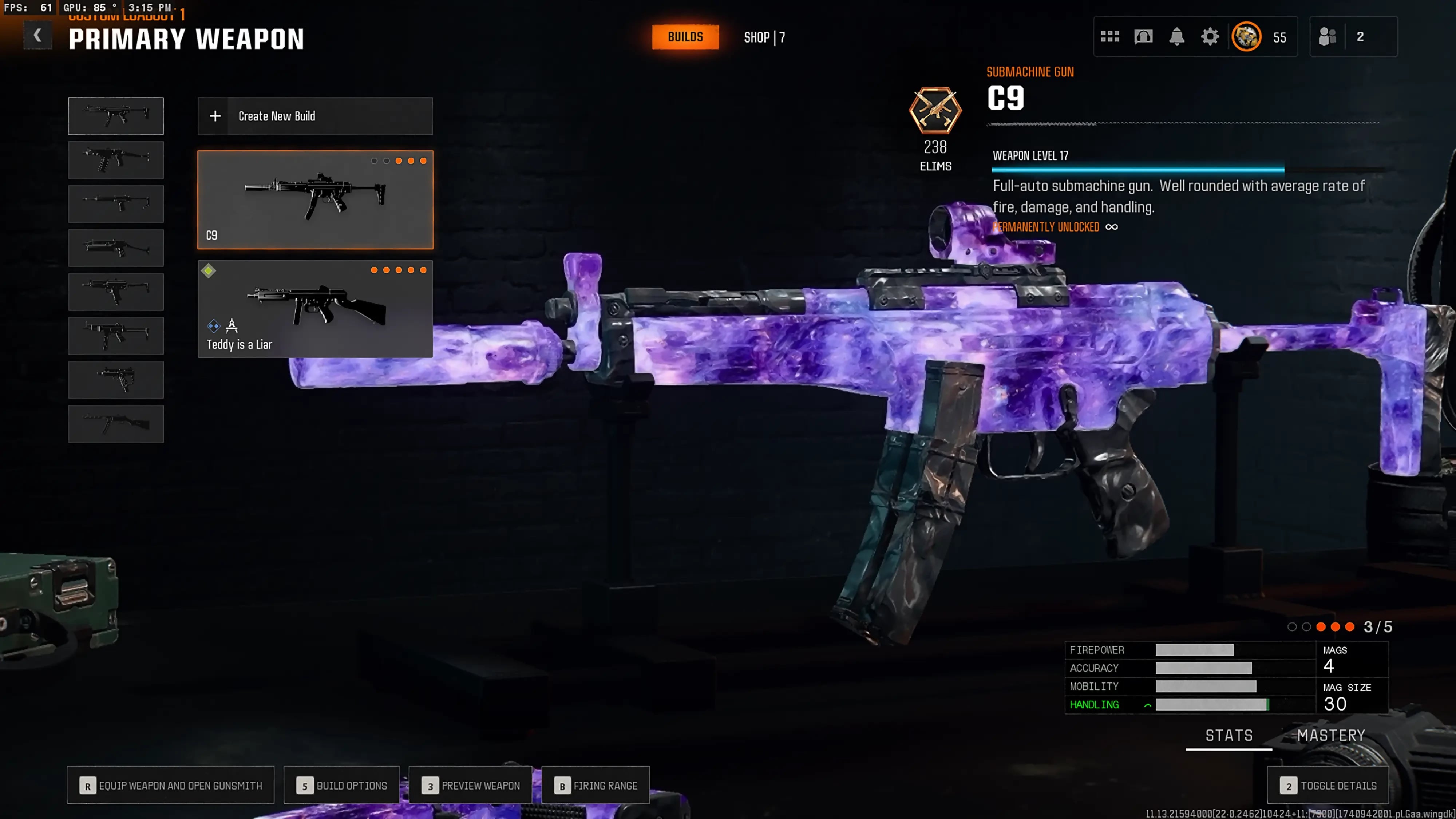Viewport: 1456px width, 819px height.
Task: Select the first weapon in the list
Action: 116,116
